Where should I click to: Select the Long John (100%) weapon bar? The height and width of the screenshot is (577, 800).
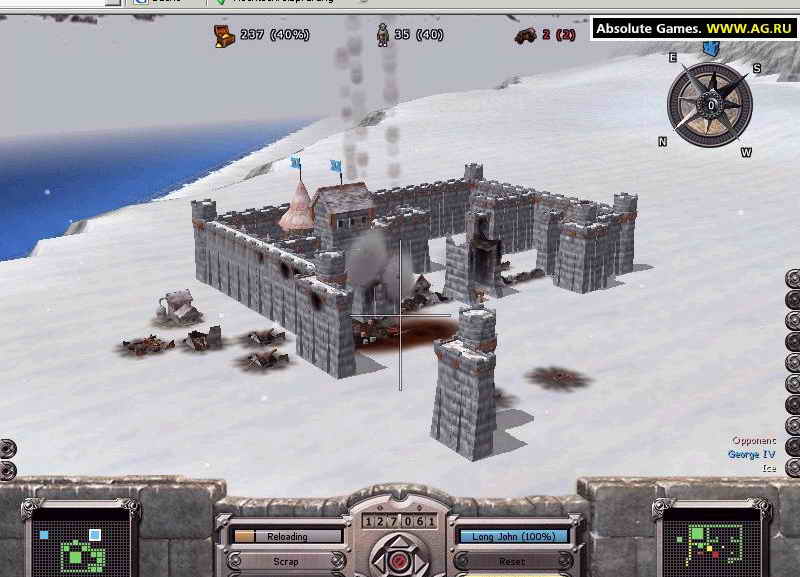pos(512,537)
